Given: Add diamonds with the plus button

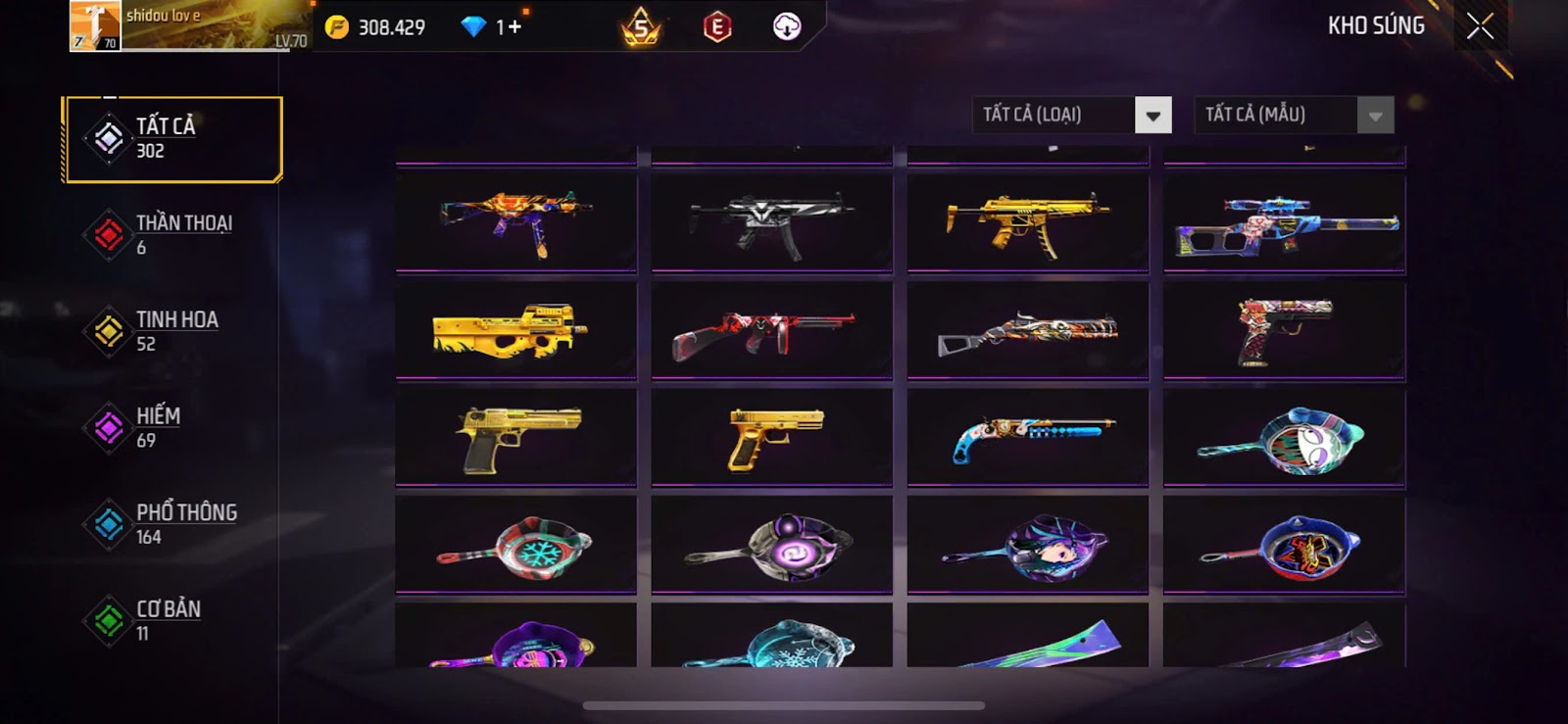Looking at the screenshot, I should coord(514,27).
